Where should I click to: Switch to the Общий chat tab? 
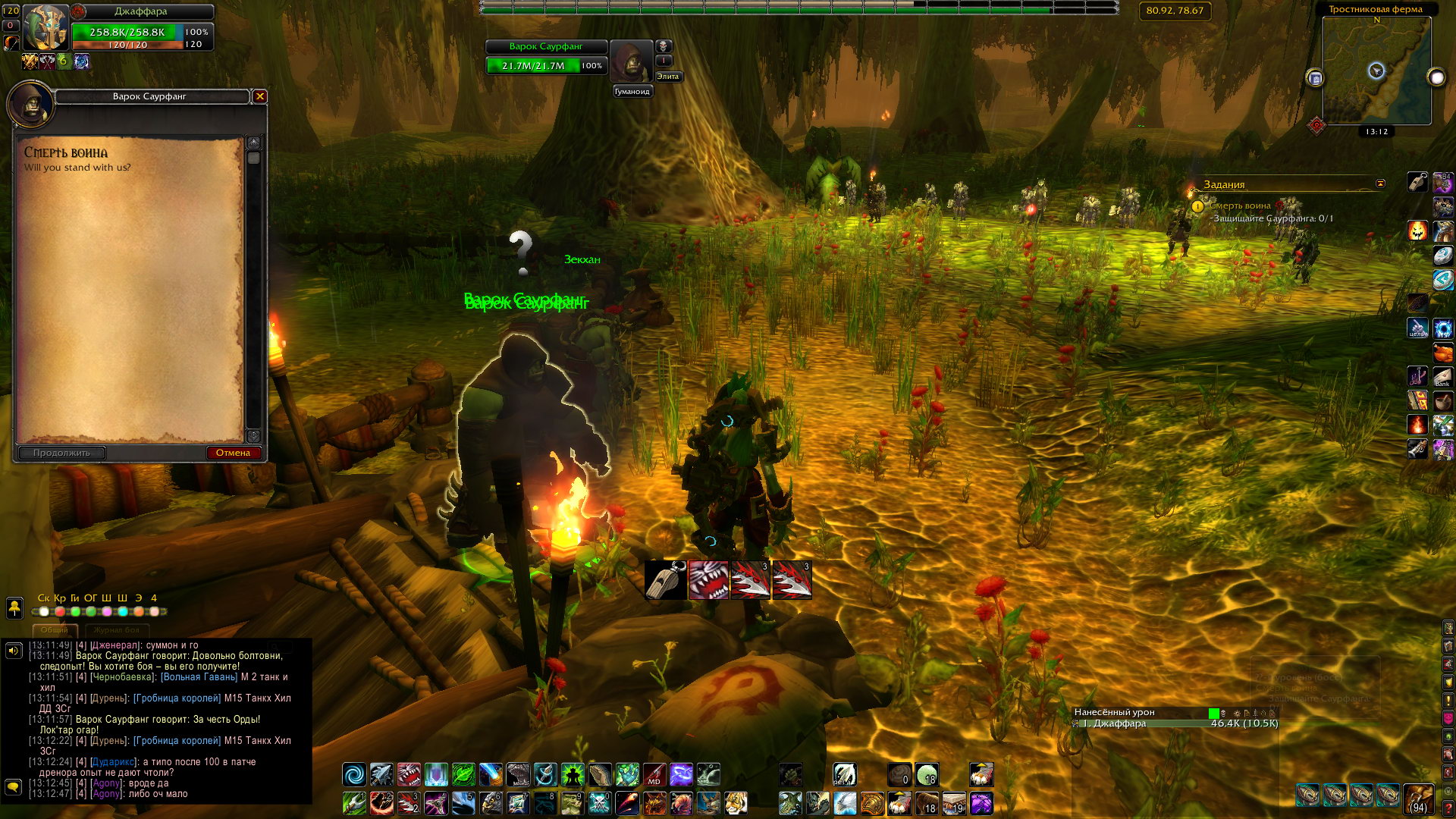point(55,630)
